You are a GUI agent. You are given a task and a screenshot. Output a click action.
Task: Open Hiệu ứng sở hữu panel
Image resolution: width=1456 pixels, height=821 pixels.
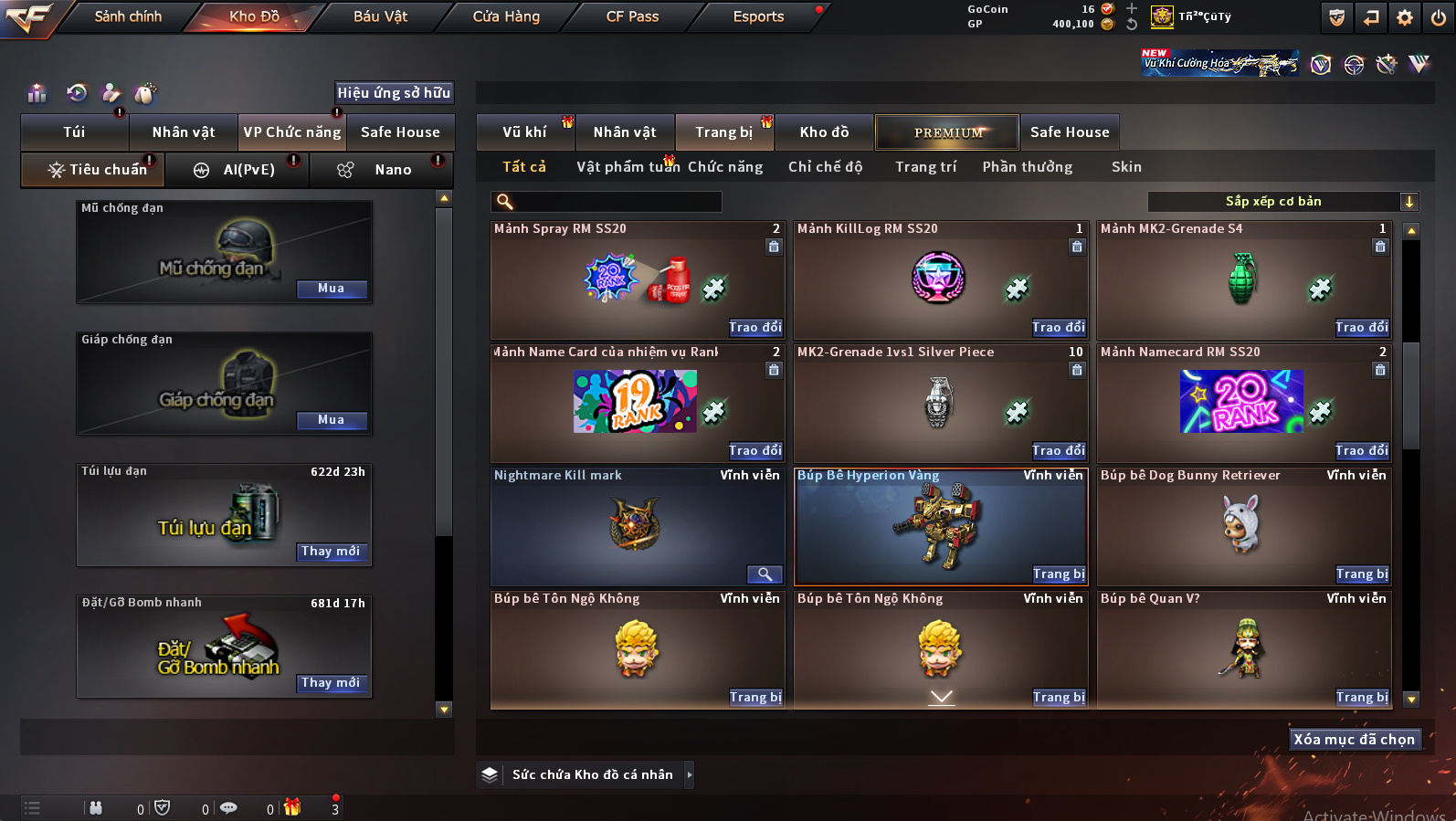[394, 92]
